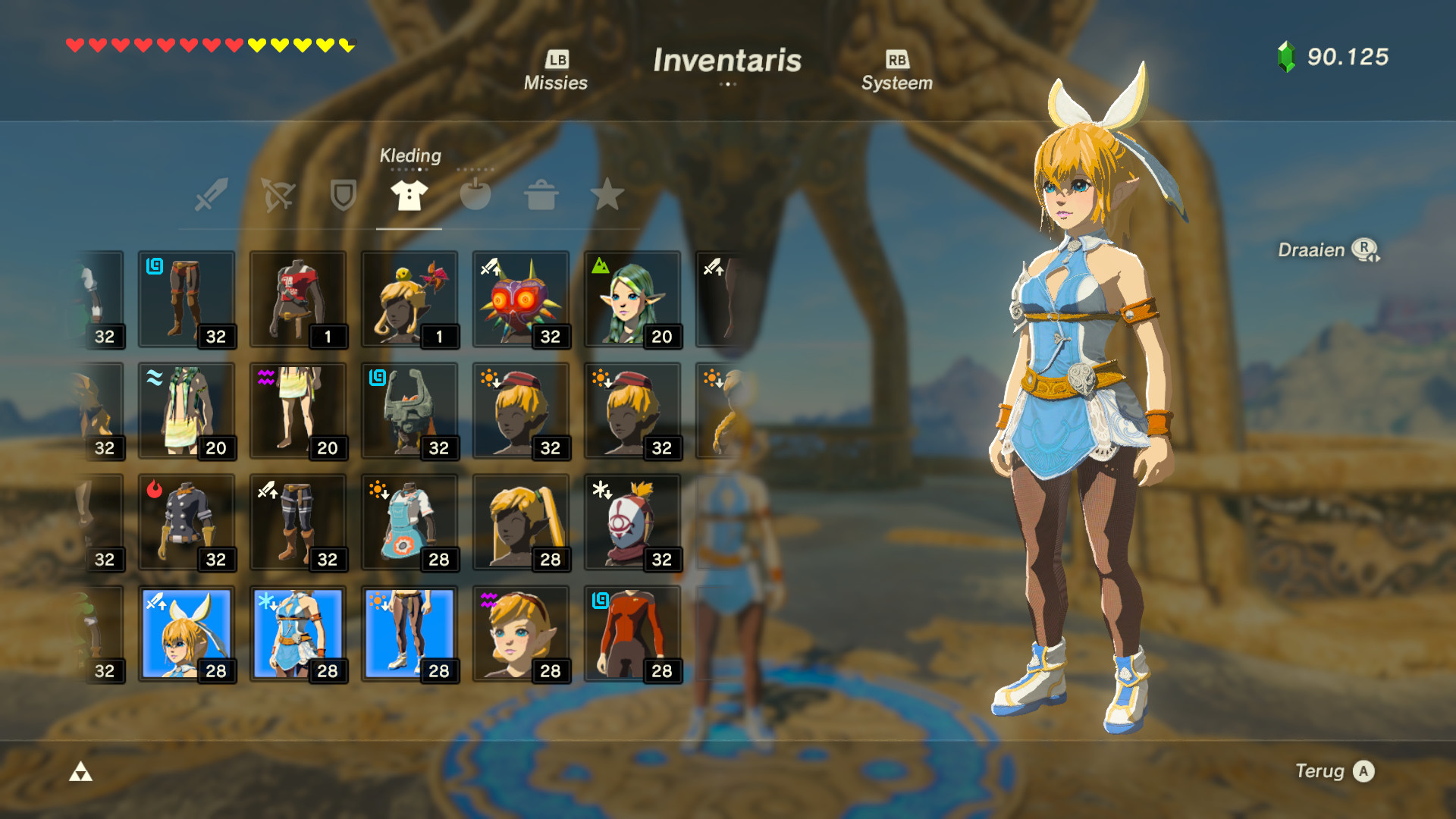
Task: Select the white Sheikah eye mask item
Action: (632, 522)
